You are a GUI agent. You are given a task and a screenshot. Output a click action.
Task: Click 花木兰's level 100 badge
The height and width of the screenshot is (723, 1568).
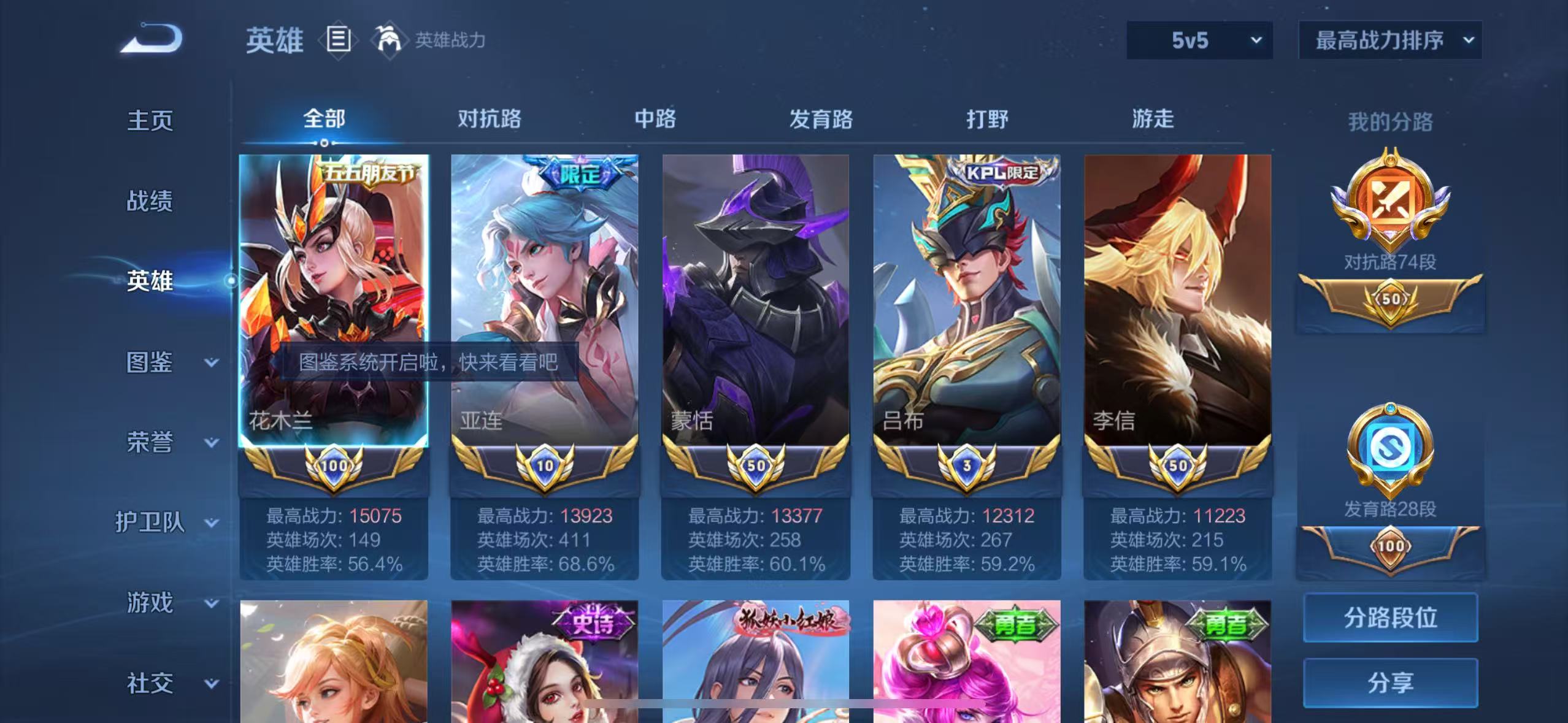pos(334,465)
